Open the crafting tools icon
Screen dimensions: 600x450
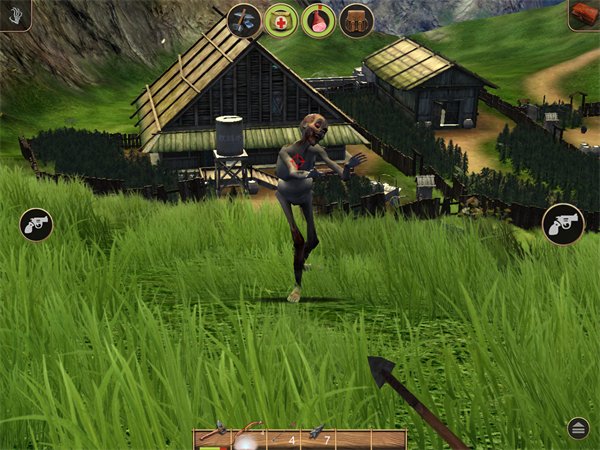[x=244, y=20]
